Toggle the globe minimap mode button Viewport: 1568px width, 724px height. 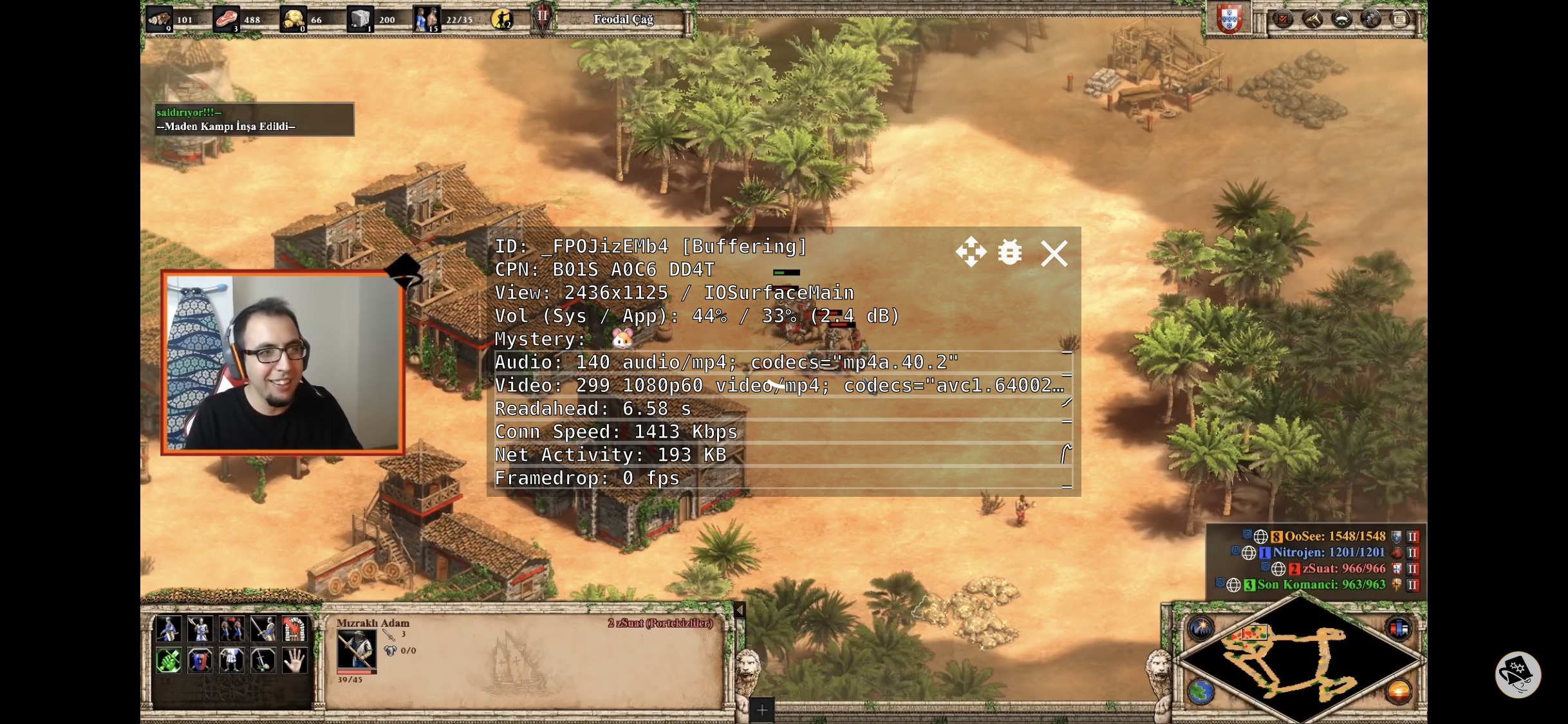pyautogui.click(x=1200, y=692)
